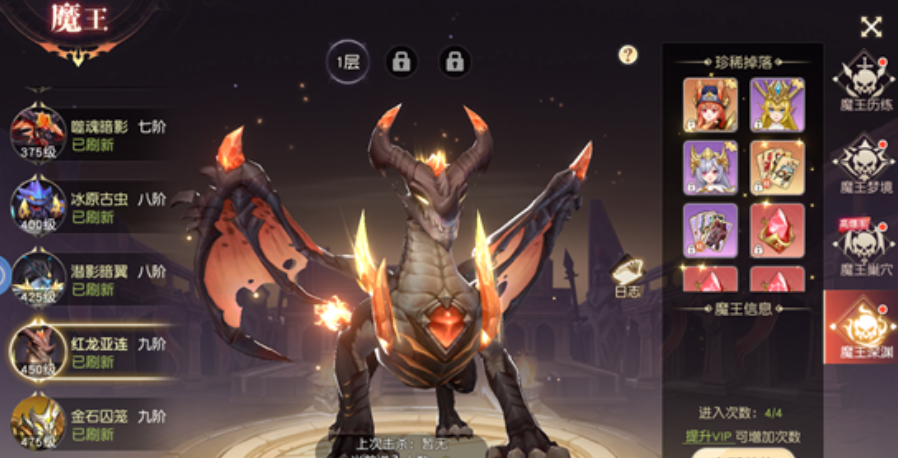
Task: Inspect the silver-haired hero drop
Action: (710, 167)
